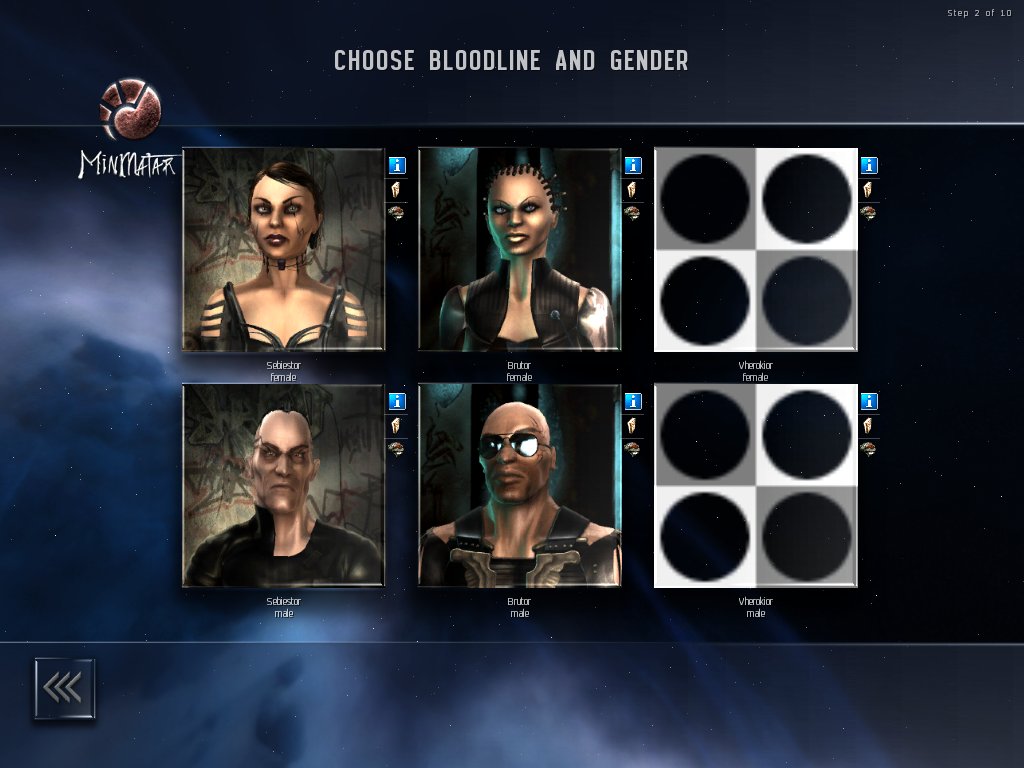Click the tan crystal icon beside Brutor male
This screenshot has width=1024, height=768.
click(633, 425)
